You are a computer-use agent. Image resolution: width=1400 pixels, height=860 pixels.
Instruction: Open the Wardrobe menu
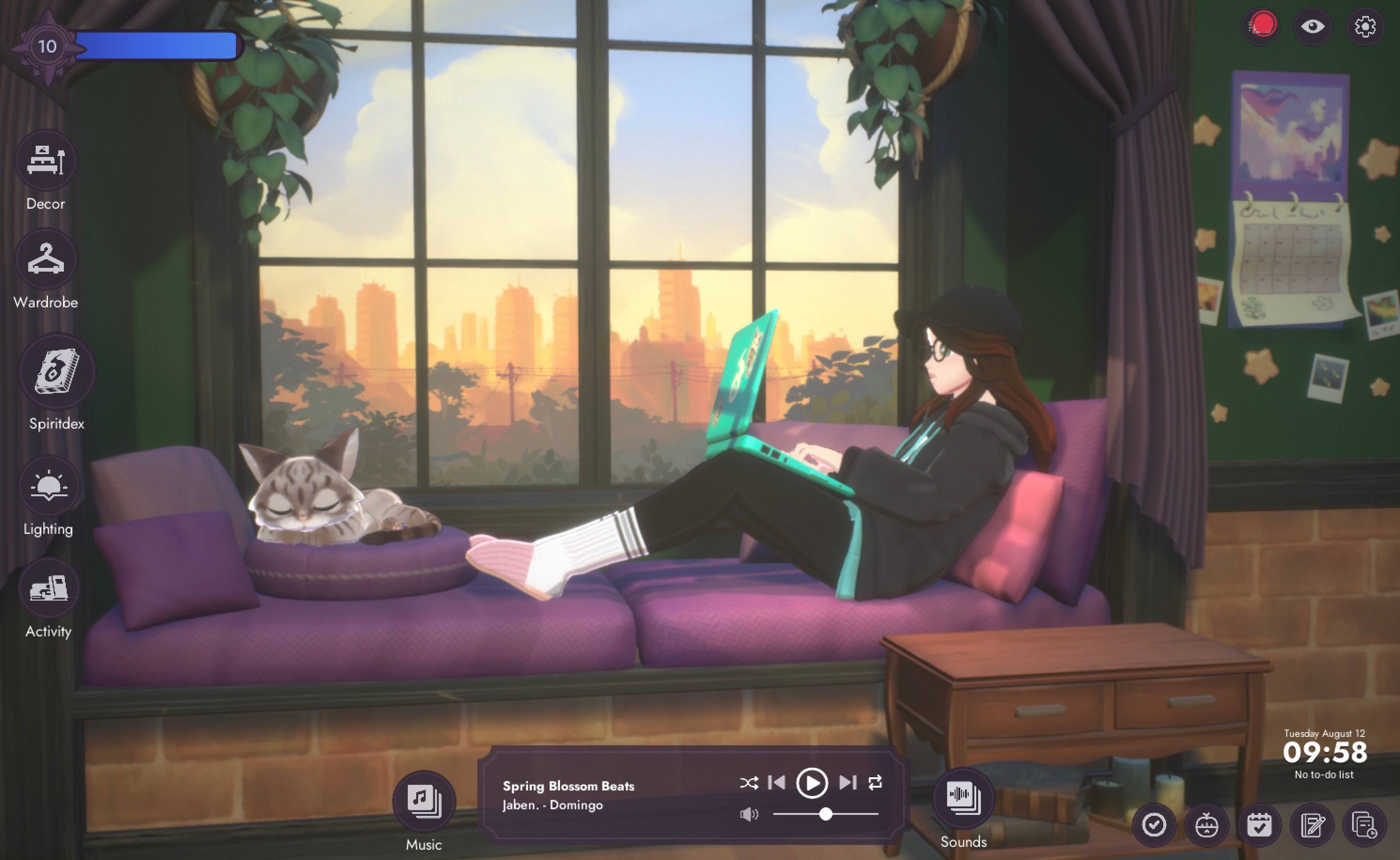[45, 260]
